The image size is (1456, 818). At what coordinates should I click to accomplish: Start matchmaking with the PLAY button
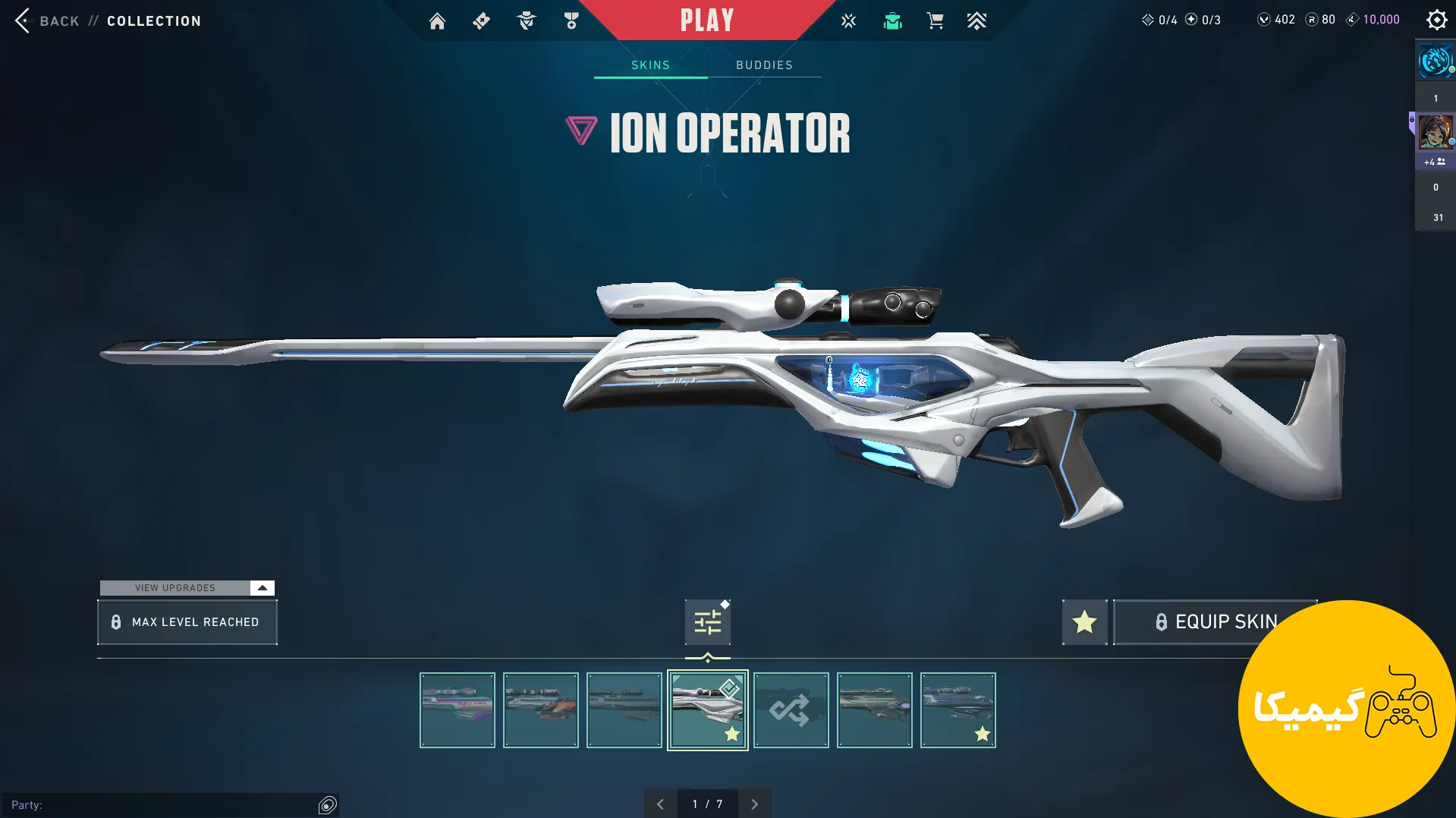click(706, 20)
